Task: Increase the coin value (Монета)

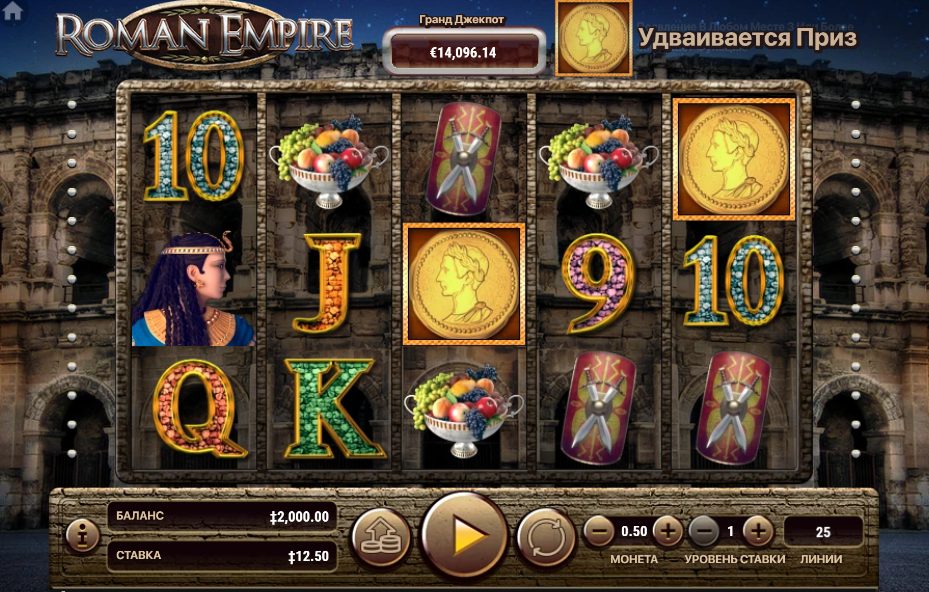Action: tap(667, 531)
